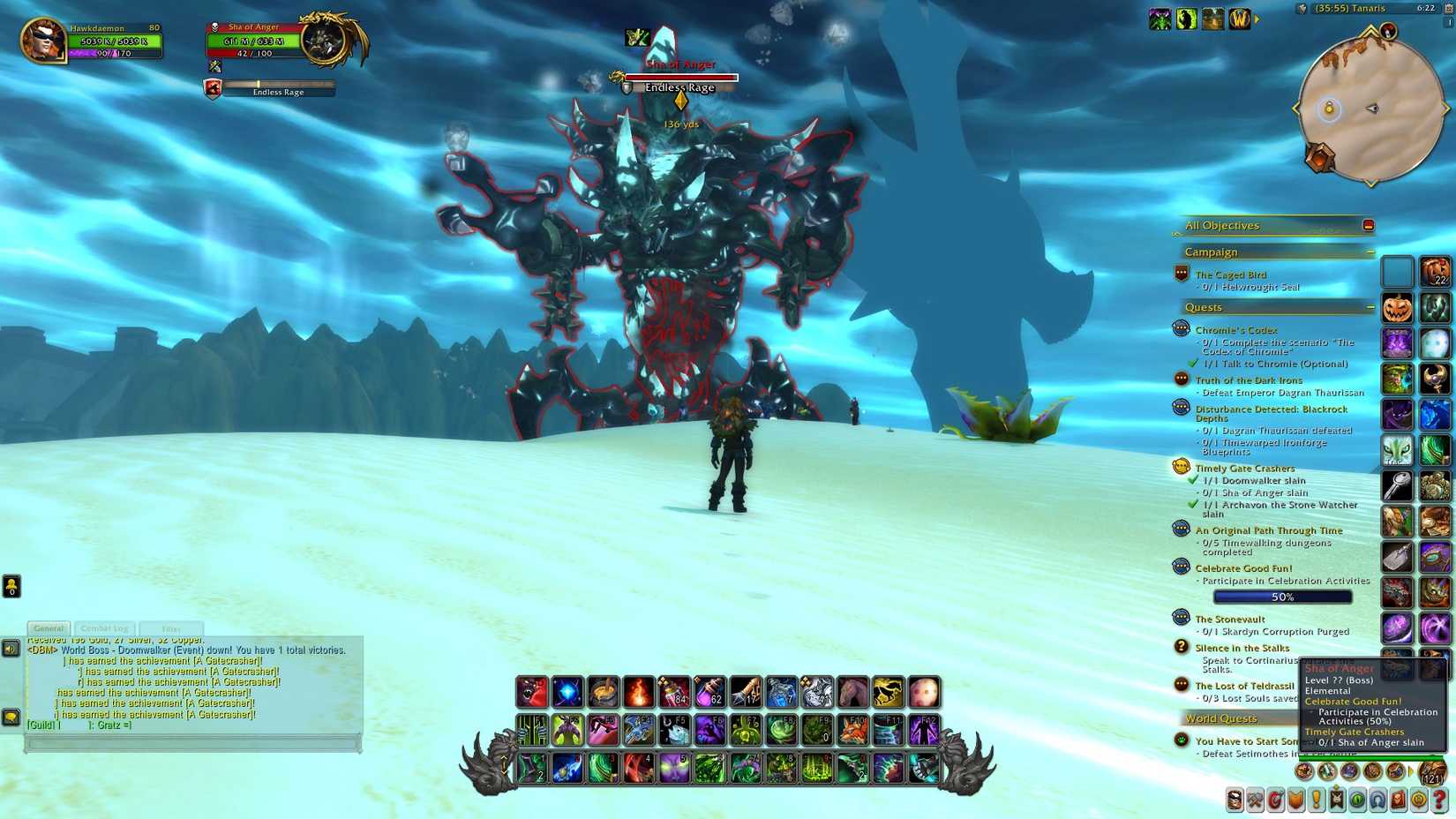Open Specialization and Talents crossed-swords icon
1456x819 pixels.
(x=1254, y=800)
